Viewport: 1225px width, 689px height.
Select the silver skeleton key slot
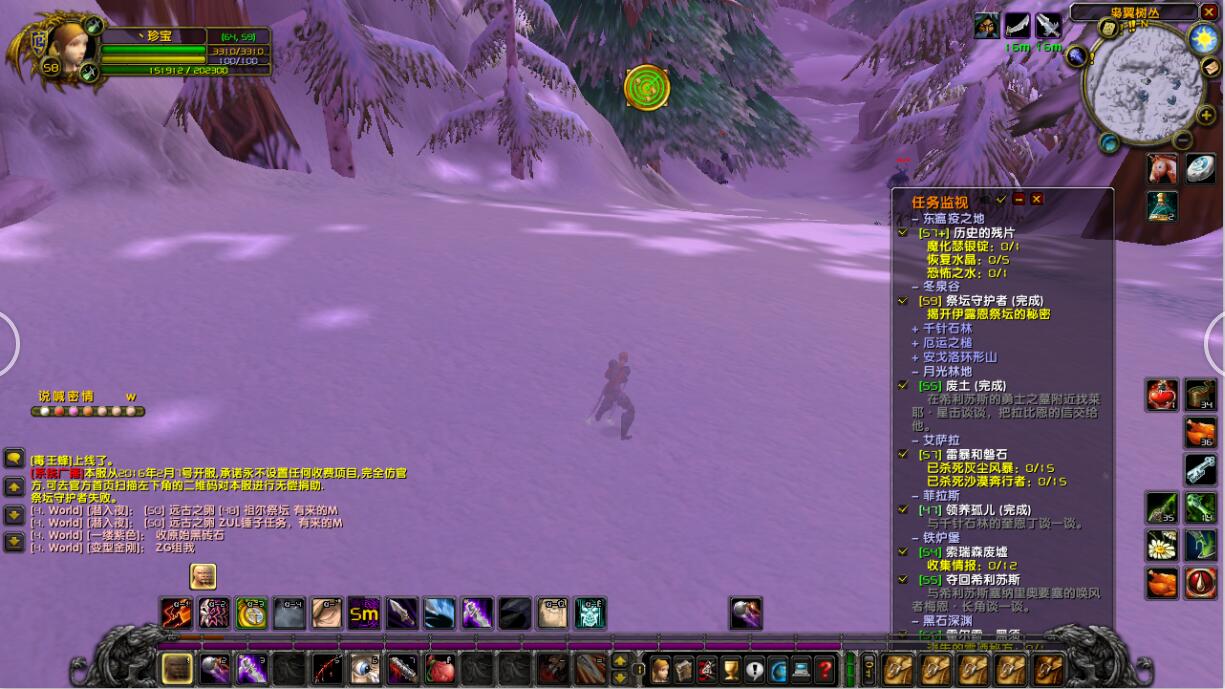[1200, 469]
